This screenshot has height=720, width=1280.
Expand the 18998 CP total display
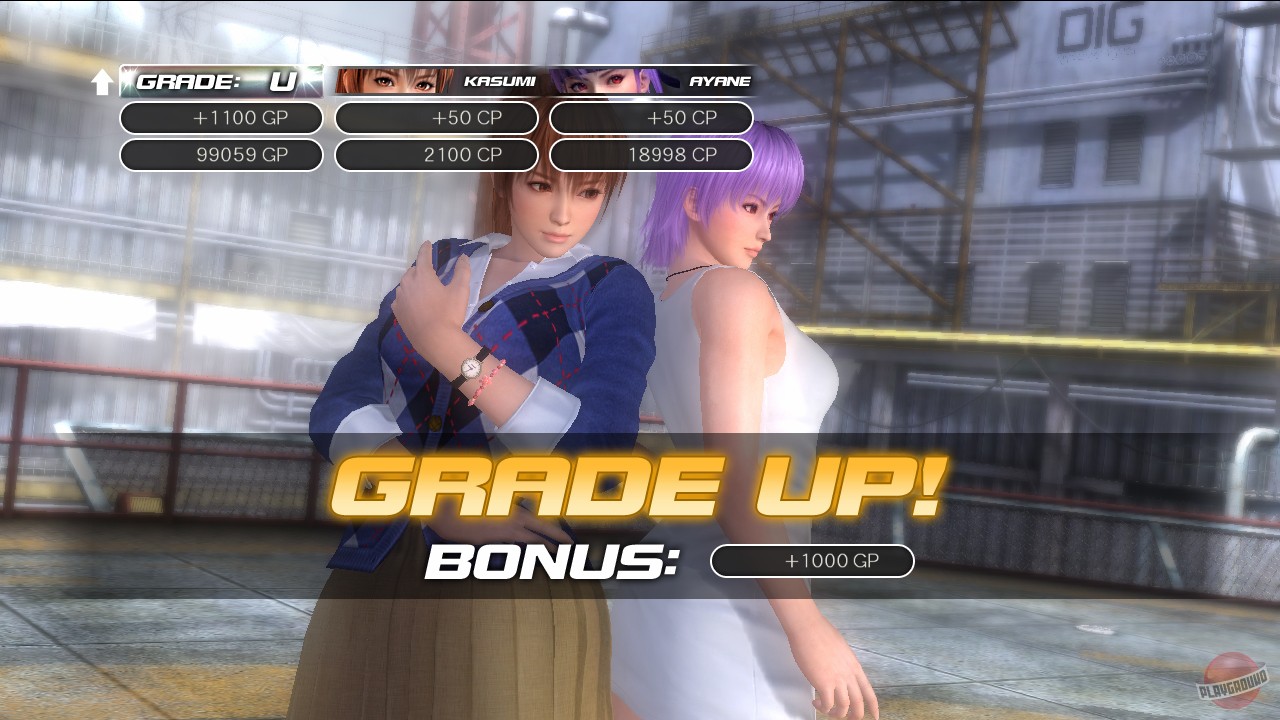click(653, 155)
